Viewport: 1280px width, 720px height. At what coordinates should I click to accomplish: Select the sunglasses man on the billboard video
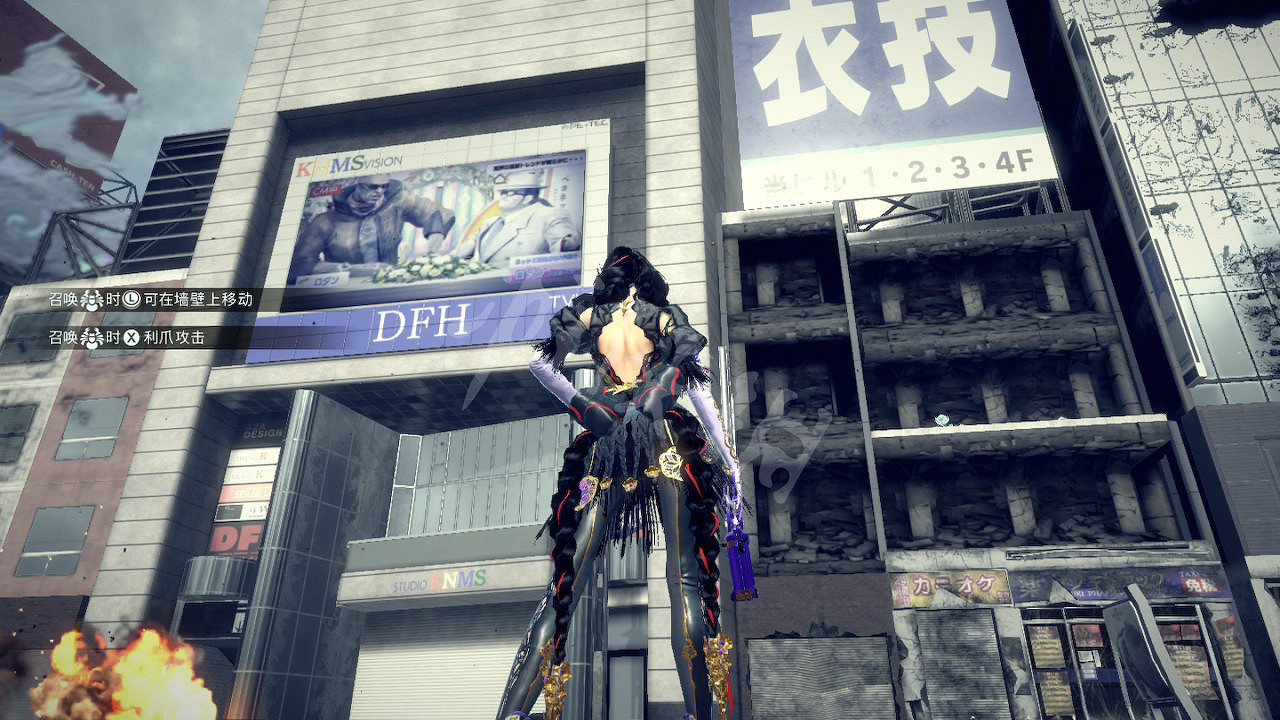click(373, 206)
